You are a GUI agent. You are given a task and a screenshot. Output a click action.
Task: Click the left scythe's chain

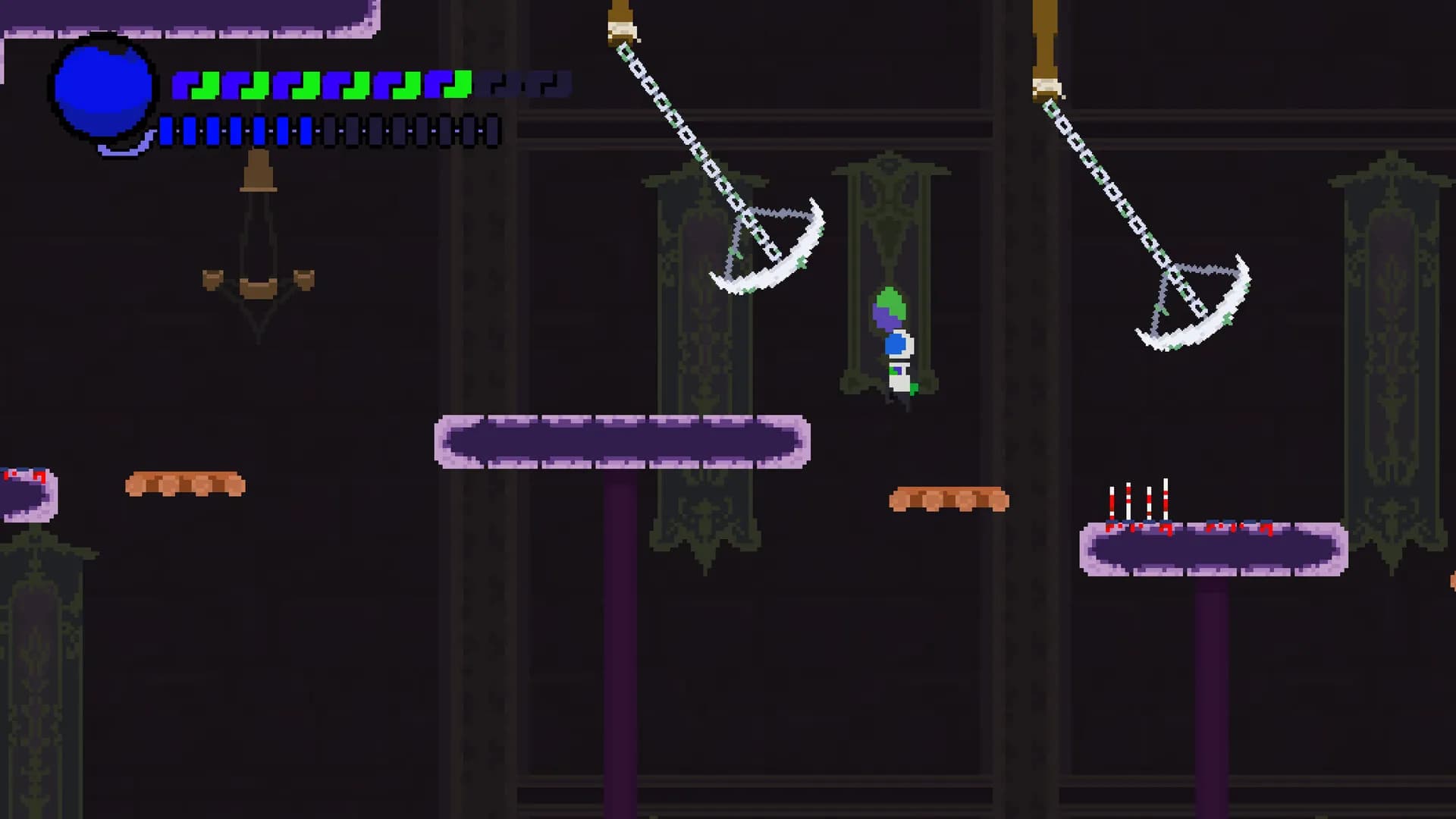[686, 133]
